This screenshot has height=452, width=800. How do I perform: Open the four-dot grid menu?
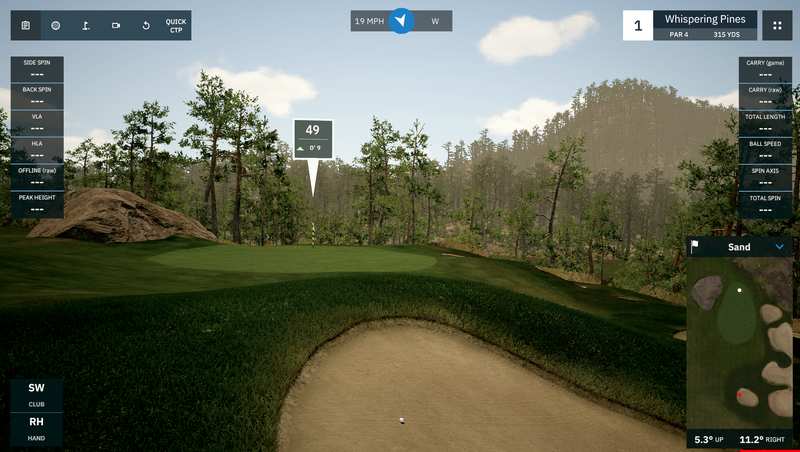[777, 25]
